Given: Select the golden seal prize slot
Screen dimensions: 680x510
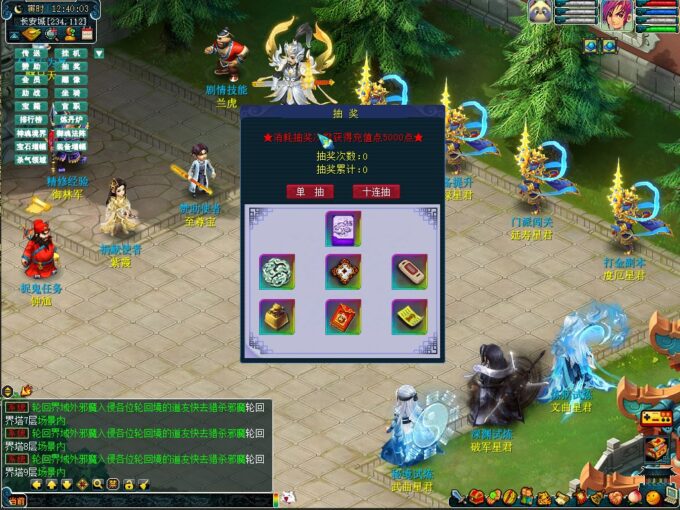Looking at the screenshot, I should [x=276, y=316].
